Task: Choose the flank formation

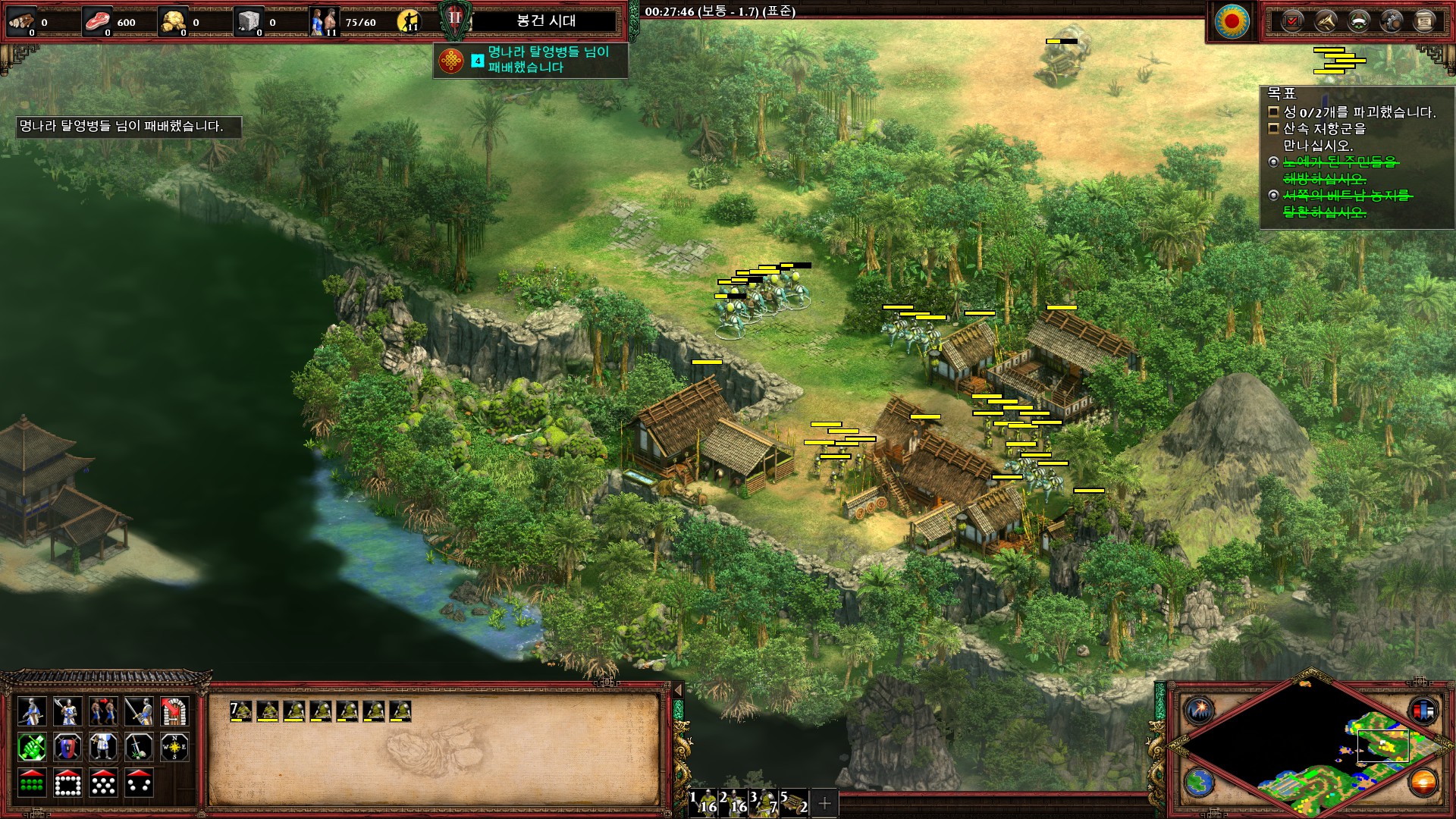Action: (140, 783)
